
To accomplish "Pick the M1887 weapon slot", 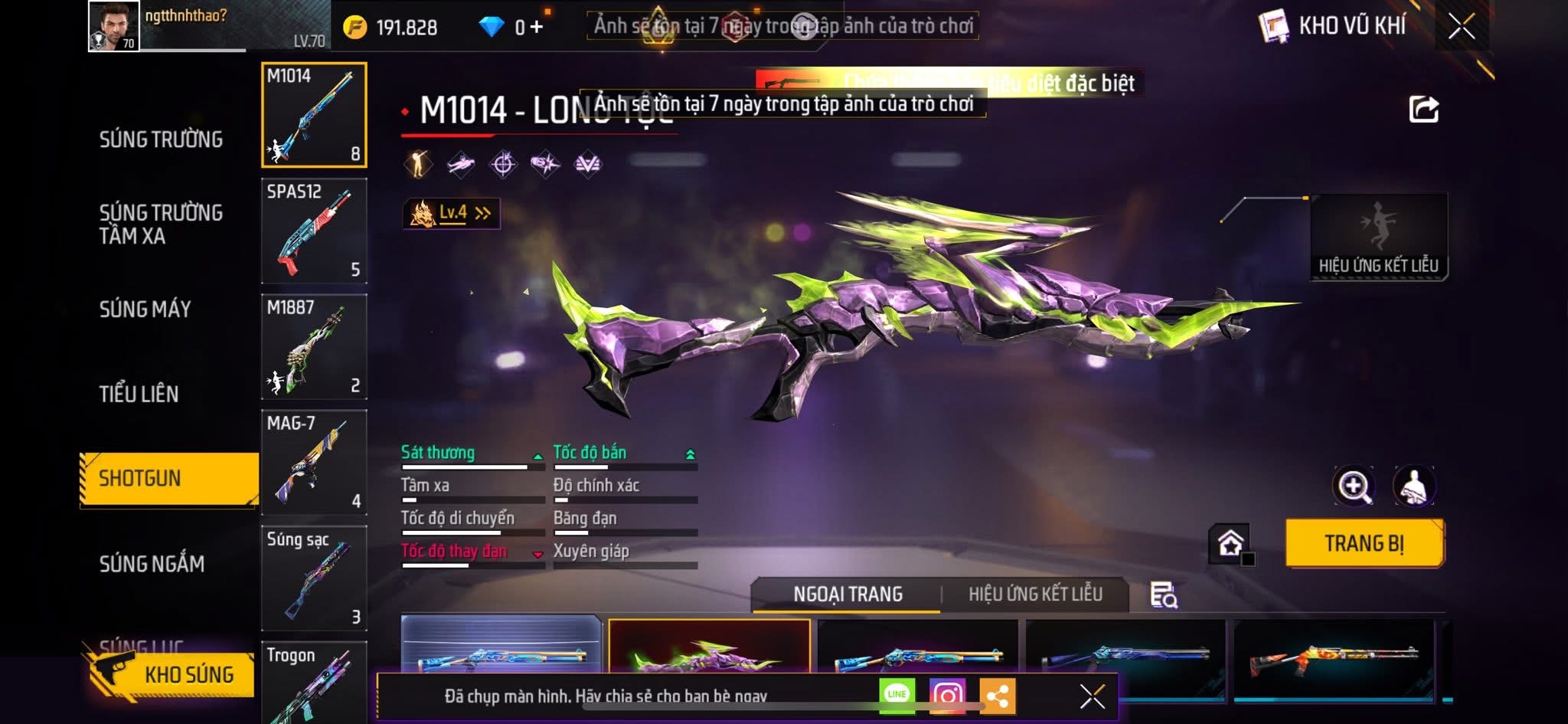I will tap(314, 346).
